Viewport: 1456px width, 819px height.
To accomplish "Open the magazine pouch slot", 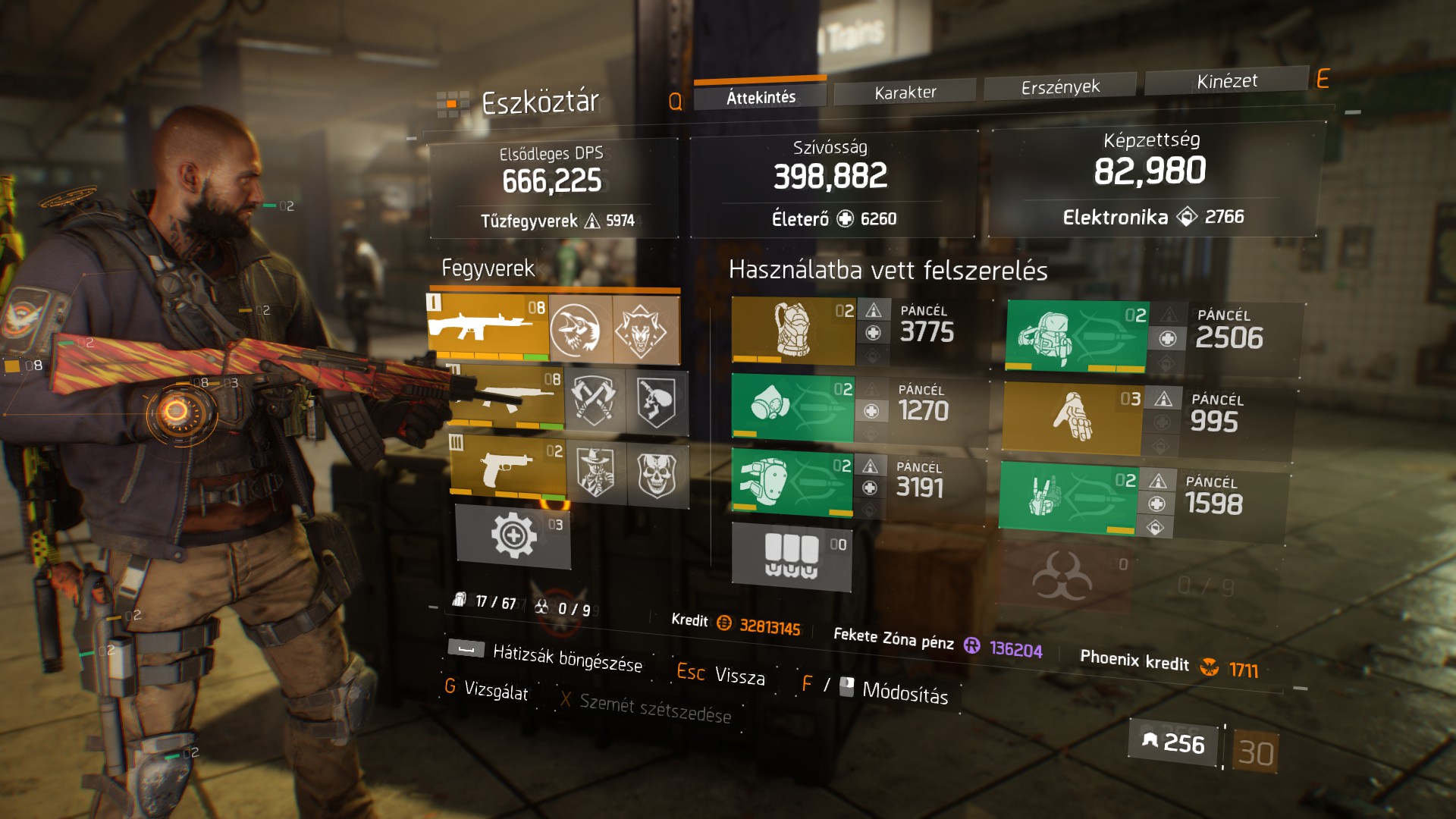I will 791,556.
